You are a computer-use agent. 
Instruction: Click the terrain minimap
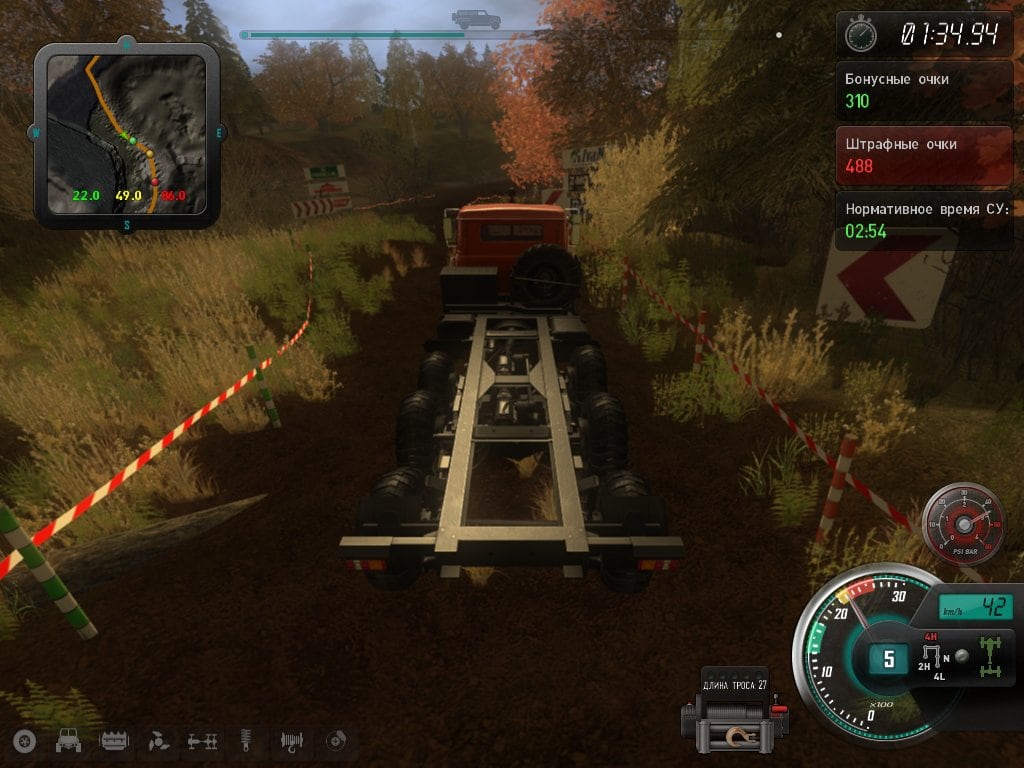[x=126, y=136]
